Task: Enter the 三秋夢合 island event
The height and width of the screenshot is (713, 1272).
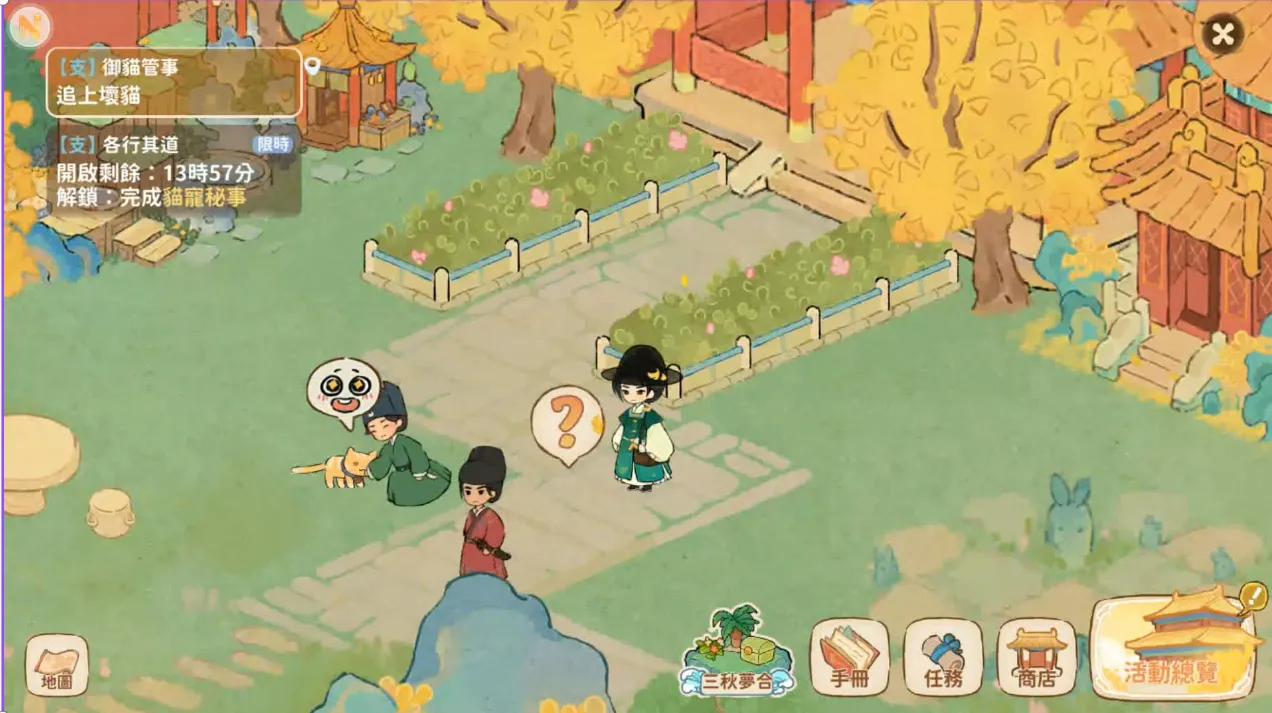Action: pyautogui.click(x=737, y=654)
